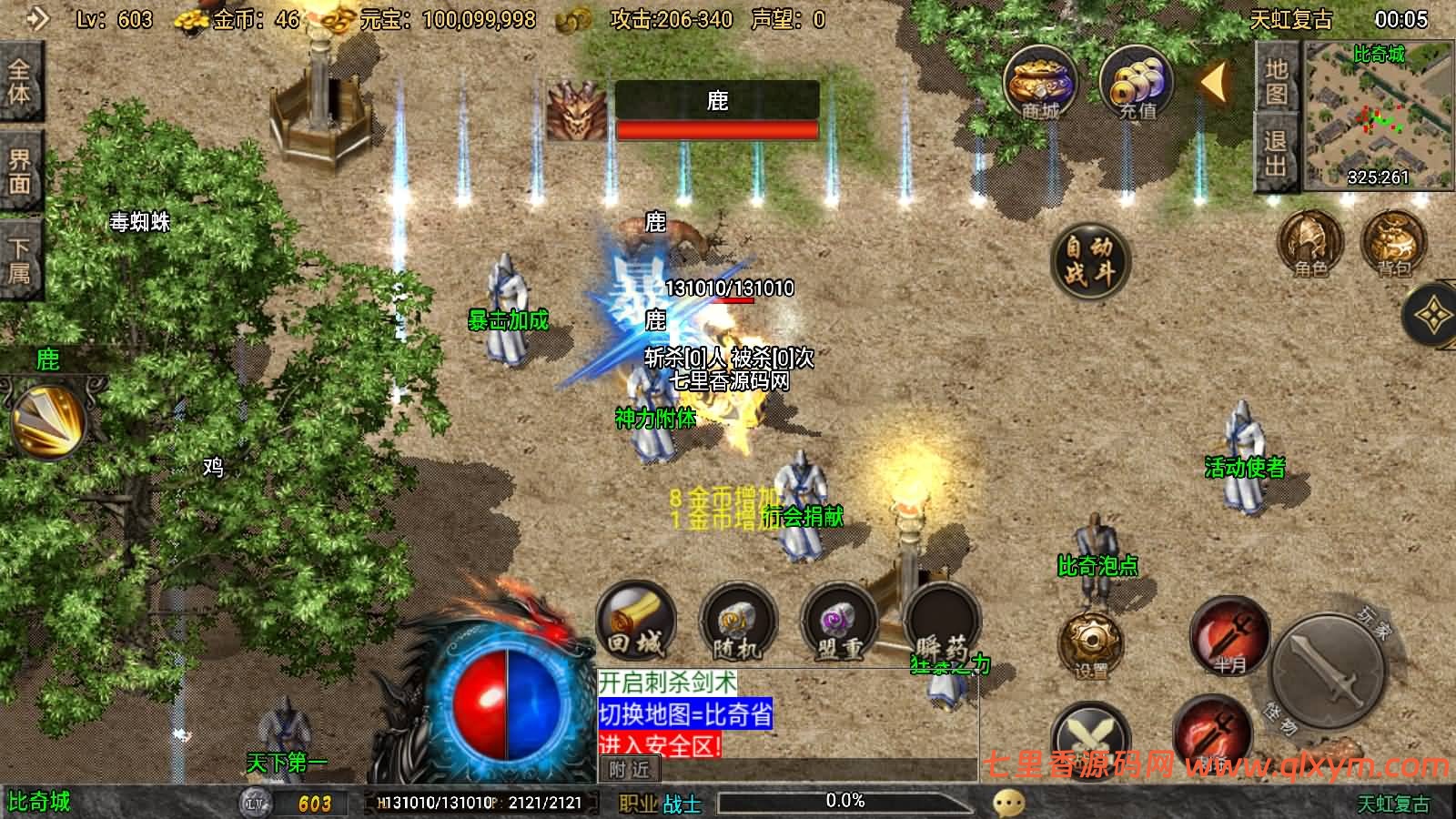Select the 界面 tab
Viewport: 1456px width, 819px height.
tap(20, 171)
